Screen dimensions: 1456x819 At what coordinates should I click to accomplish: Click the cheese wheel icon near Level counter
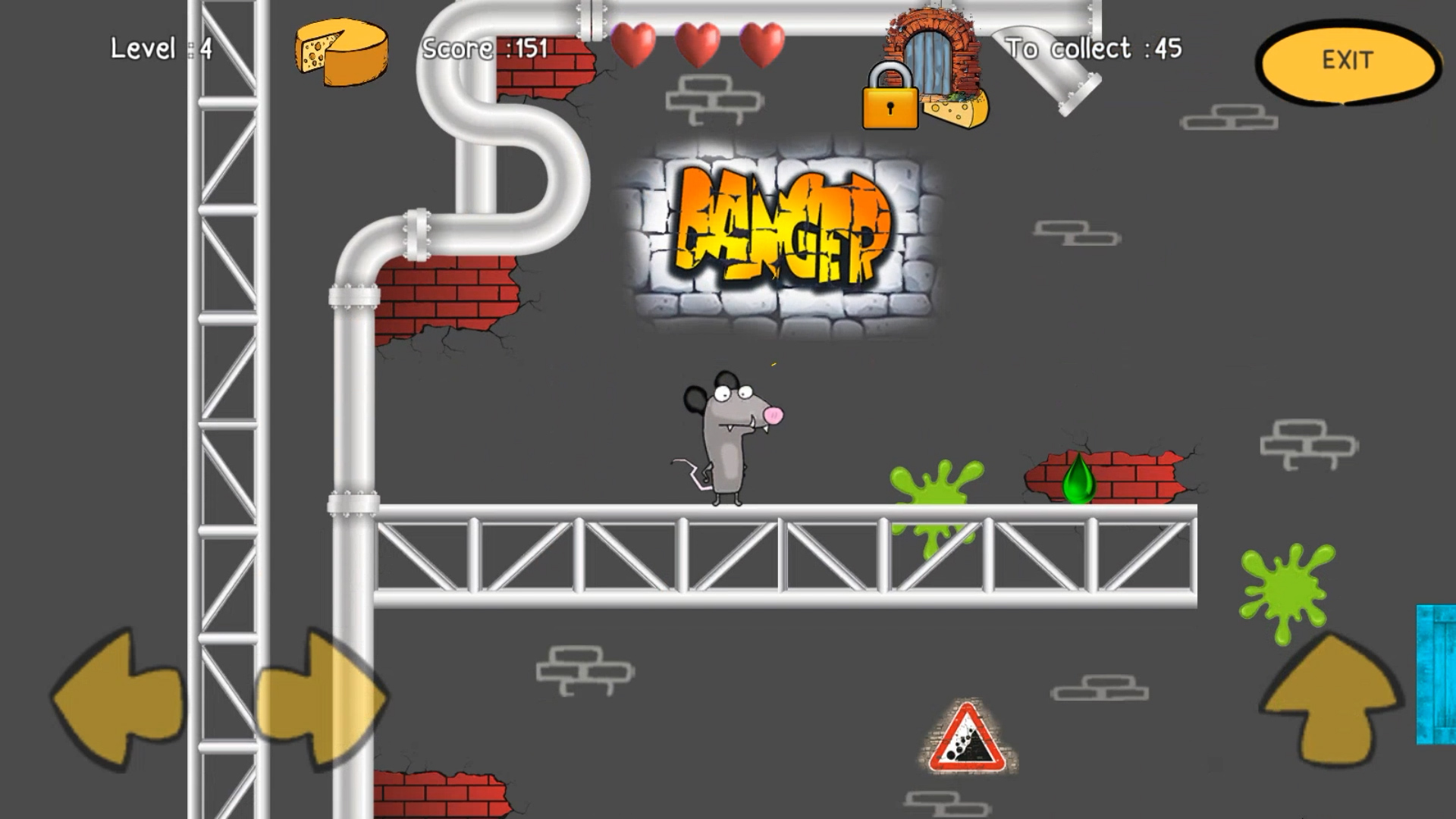click(x=340, y=52)
